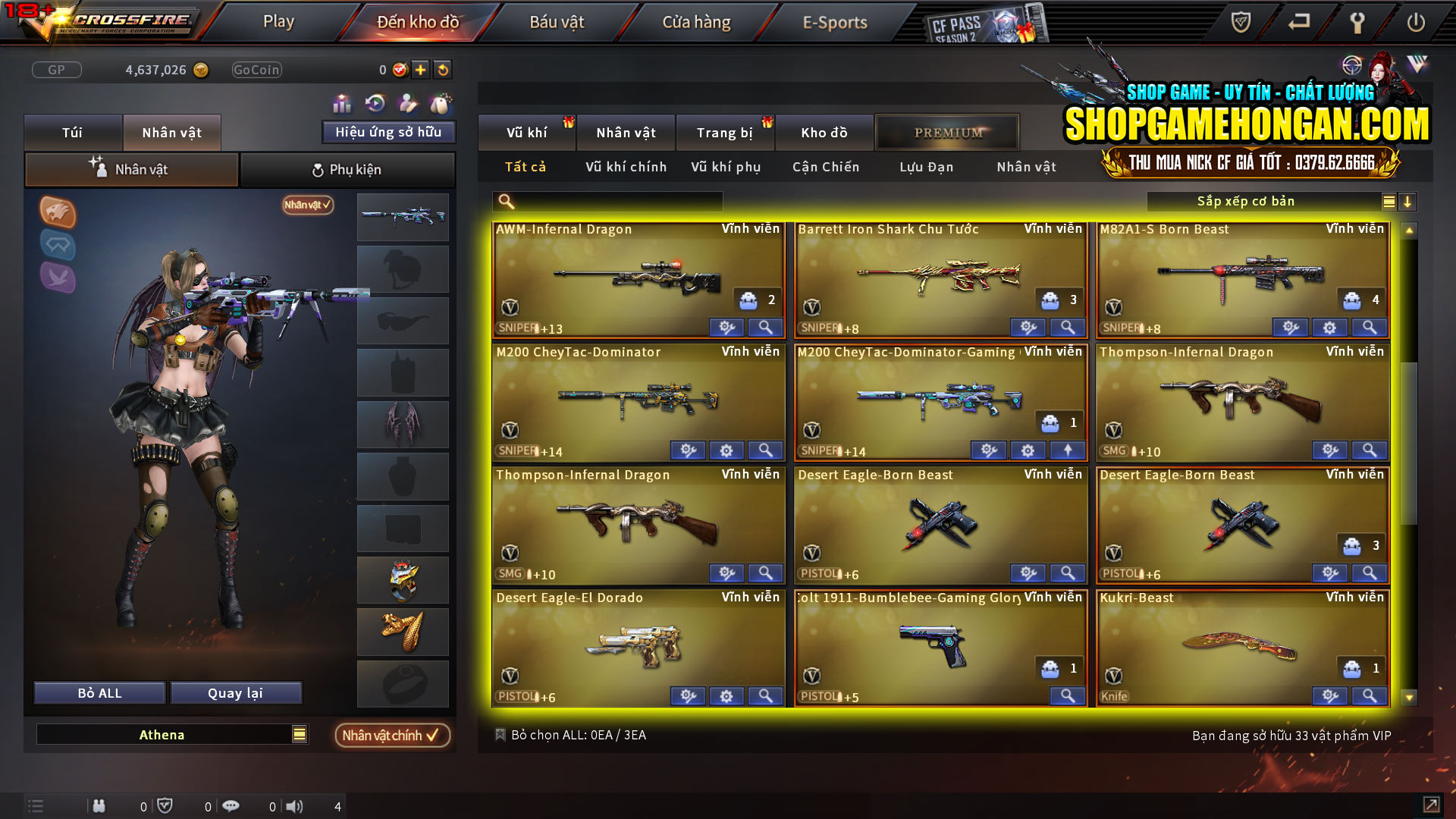
Task: Open the PREMIUM tab in the inventory
Action: point(946,132)
